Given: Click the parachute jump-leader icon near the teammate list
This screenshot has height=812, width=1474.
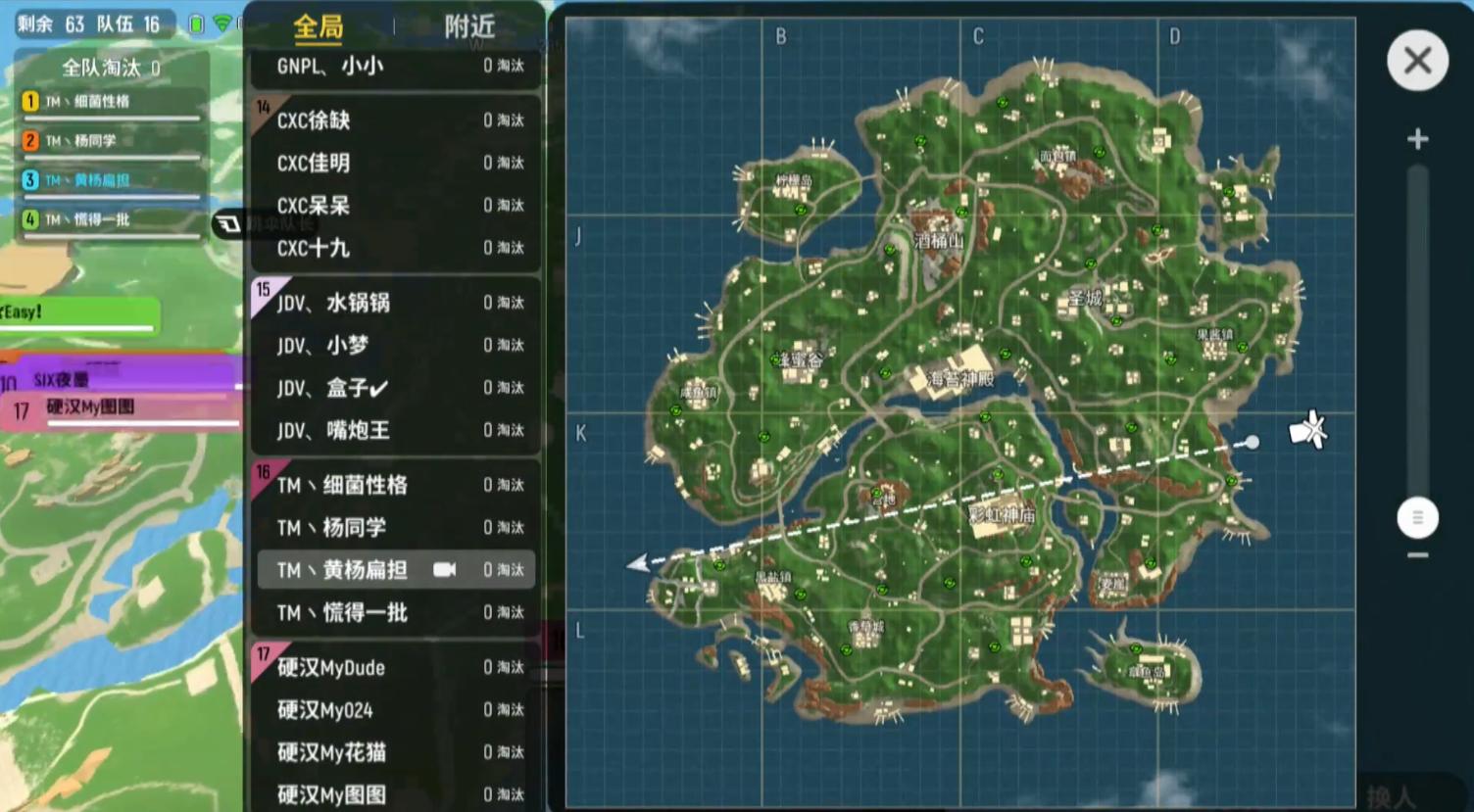Looking at the screenshot, I should (x=227, y=223).
